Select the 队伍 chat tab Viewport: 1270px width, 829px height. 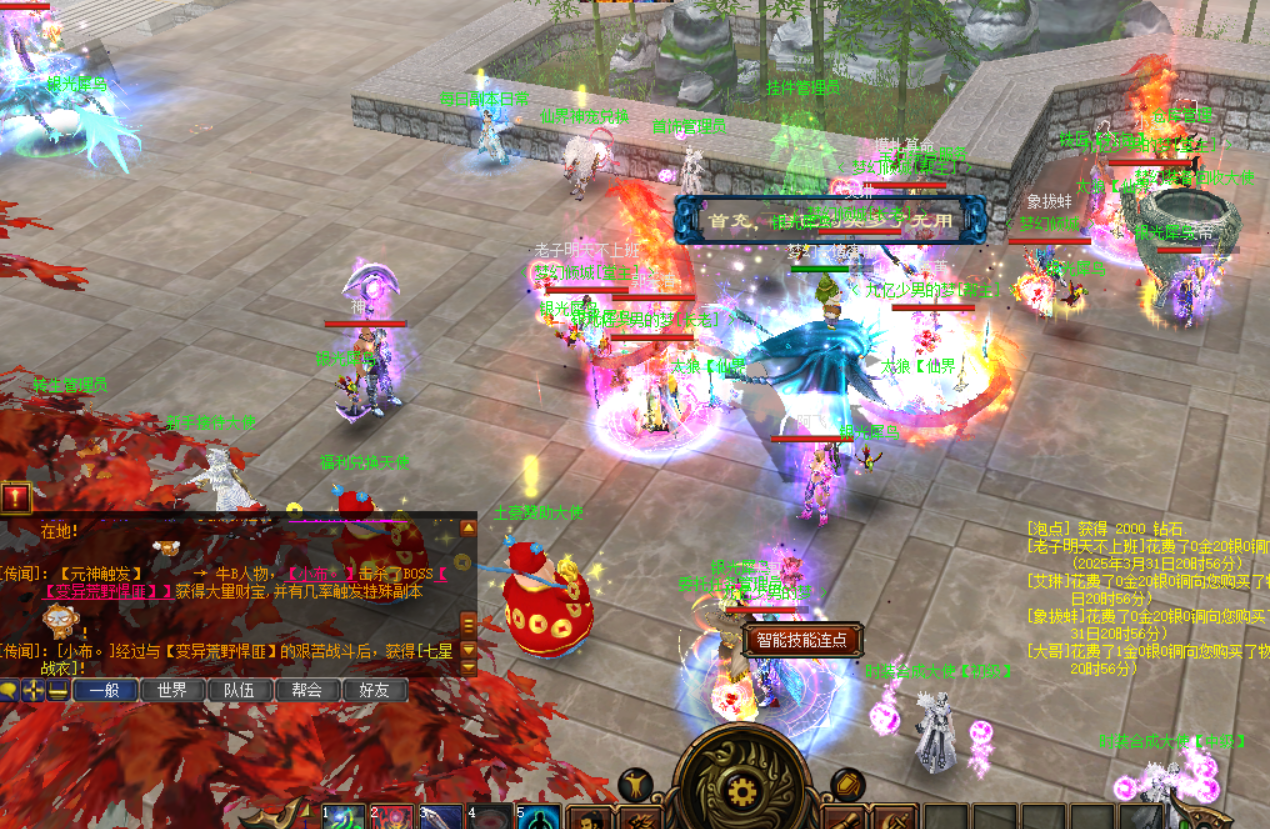click(x=239, y=690)
